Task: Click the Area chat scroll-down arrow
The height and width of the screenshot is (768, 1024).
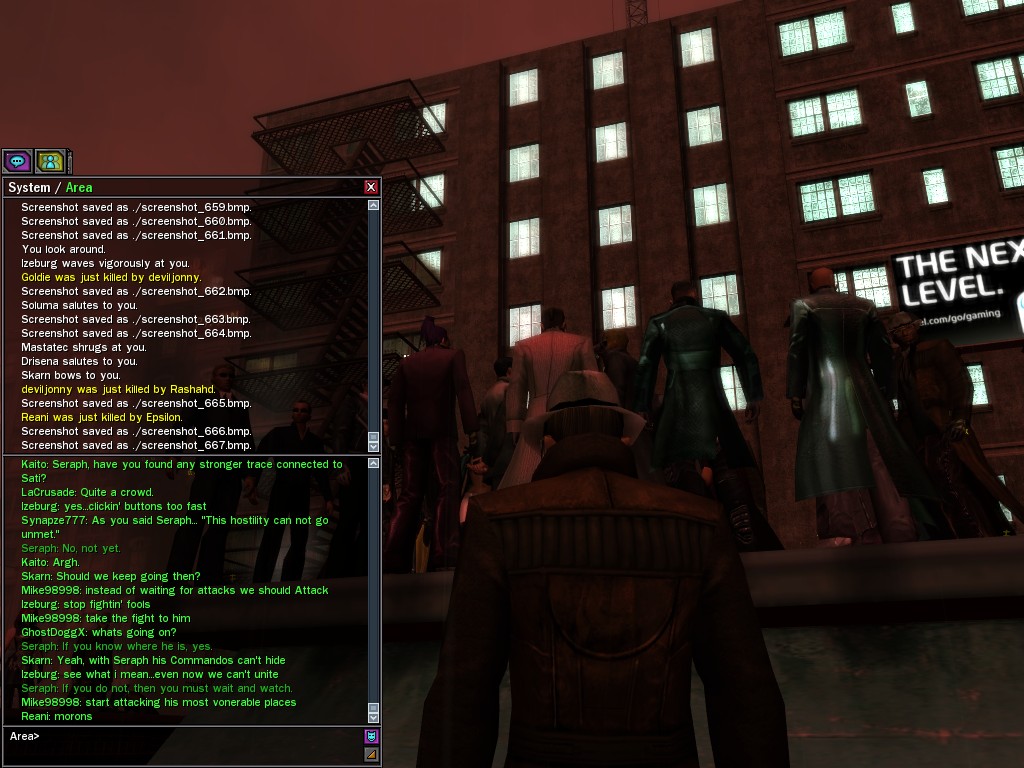Action: (x=374, y=717)
